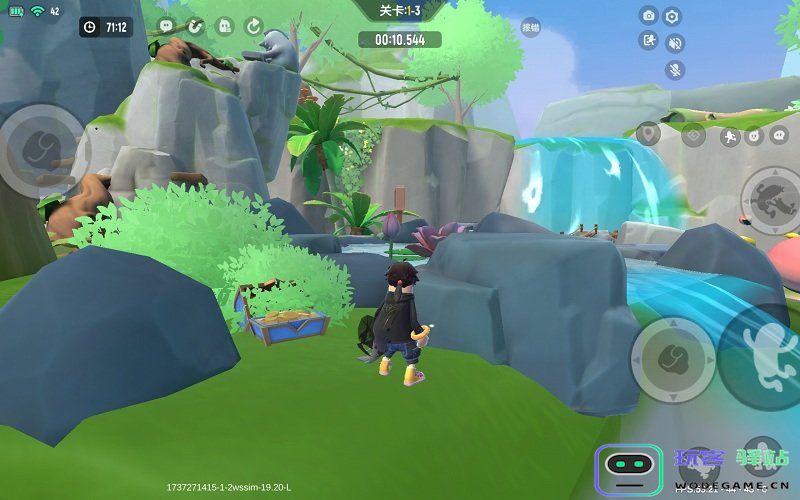
Task: Tap the exit level door icon
Action: coord(649,41)
